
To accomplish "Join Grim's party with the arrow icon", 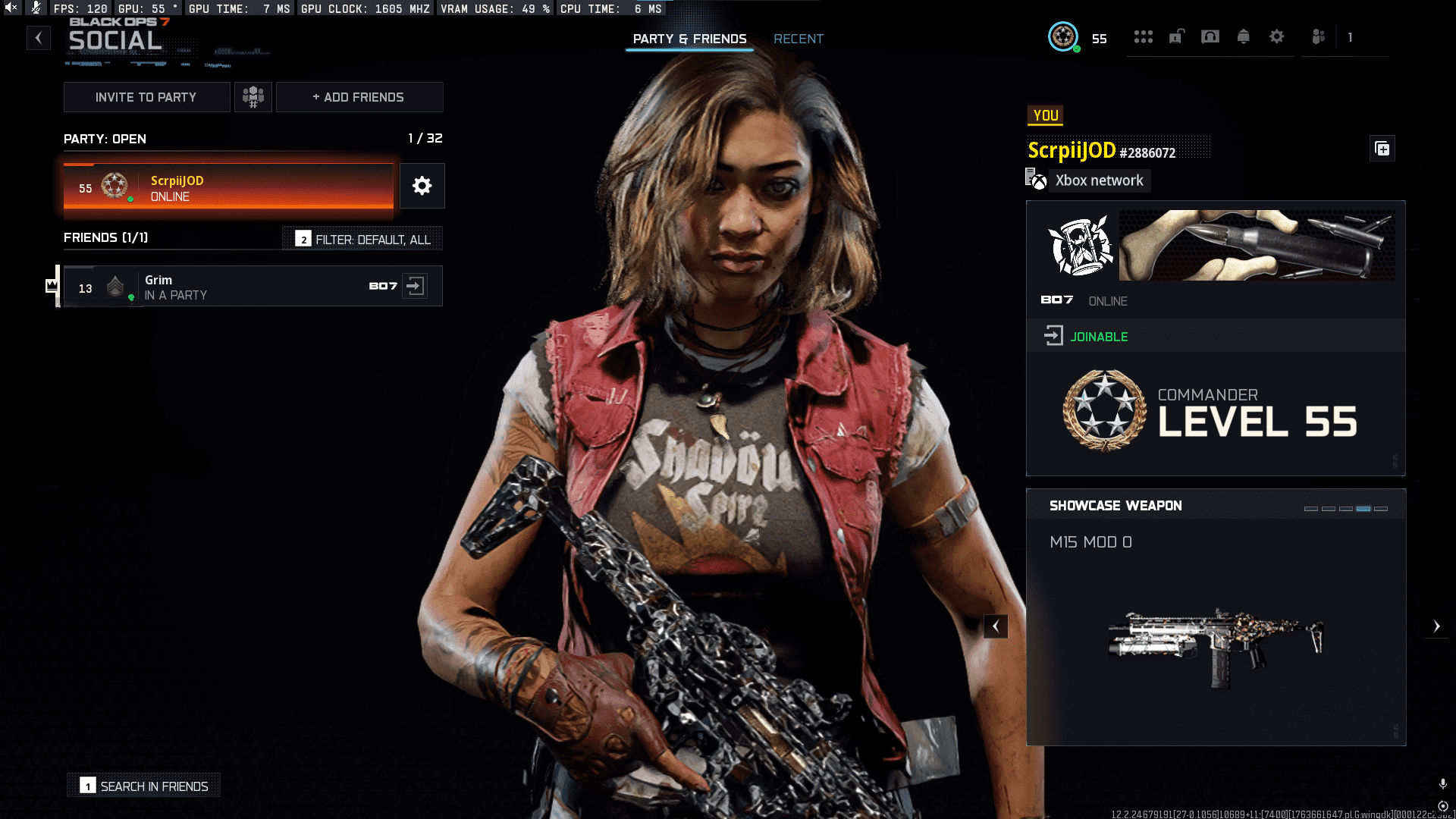I will click(415, 286).
